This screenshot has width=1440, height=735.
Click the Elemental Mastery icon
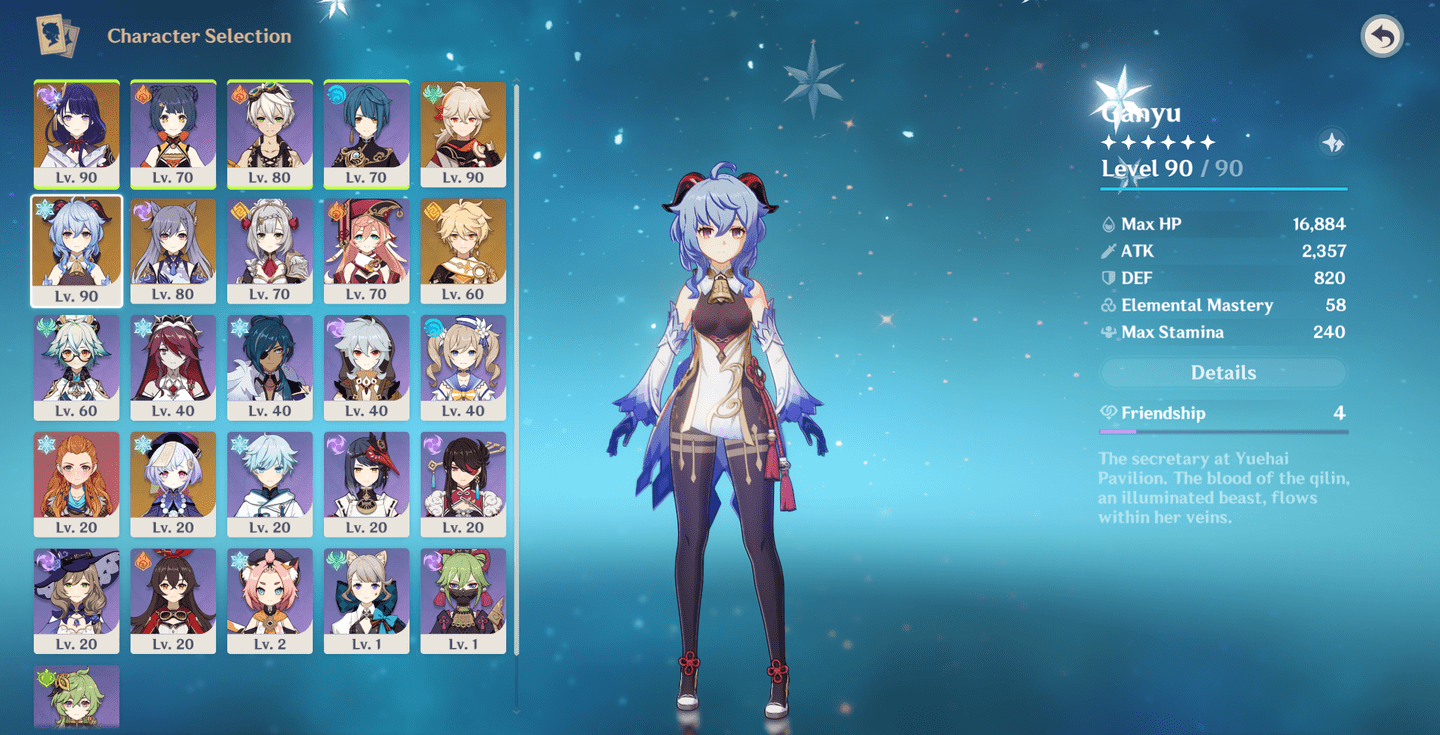[x=1108, y=305]
